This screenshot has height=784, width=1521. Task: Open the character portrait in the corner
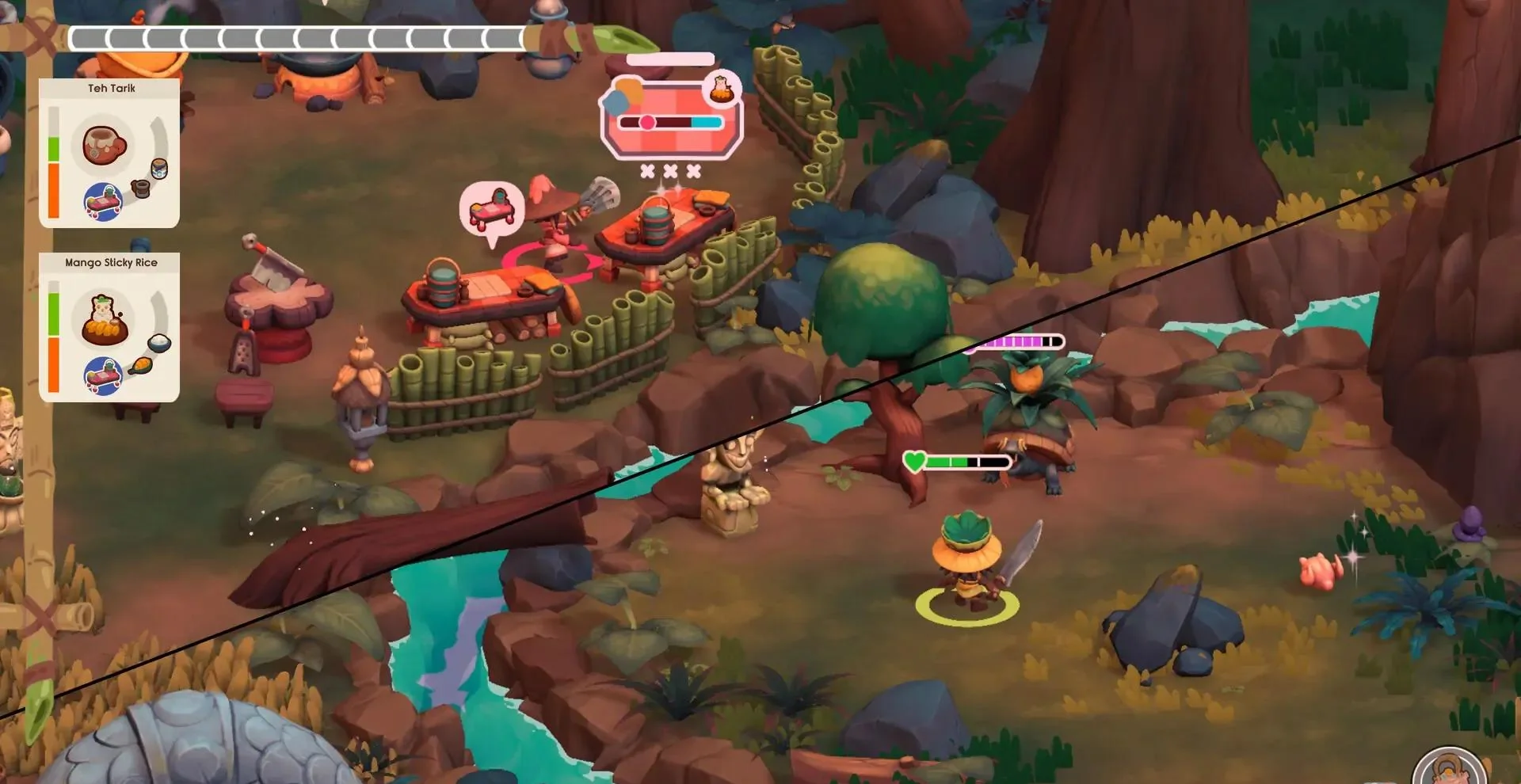(x=1450, y=768)
